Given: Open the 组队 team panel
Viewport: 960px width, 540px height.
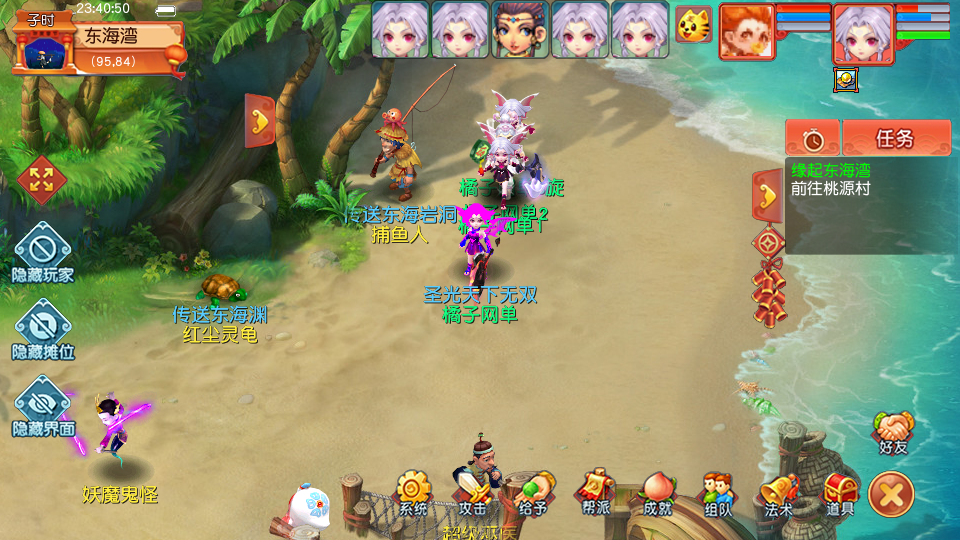Looking at the screenshot, I should pos(717,492).
